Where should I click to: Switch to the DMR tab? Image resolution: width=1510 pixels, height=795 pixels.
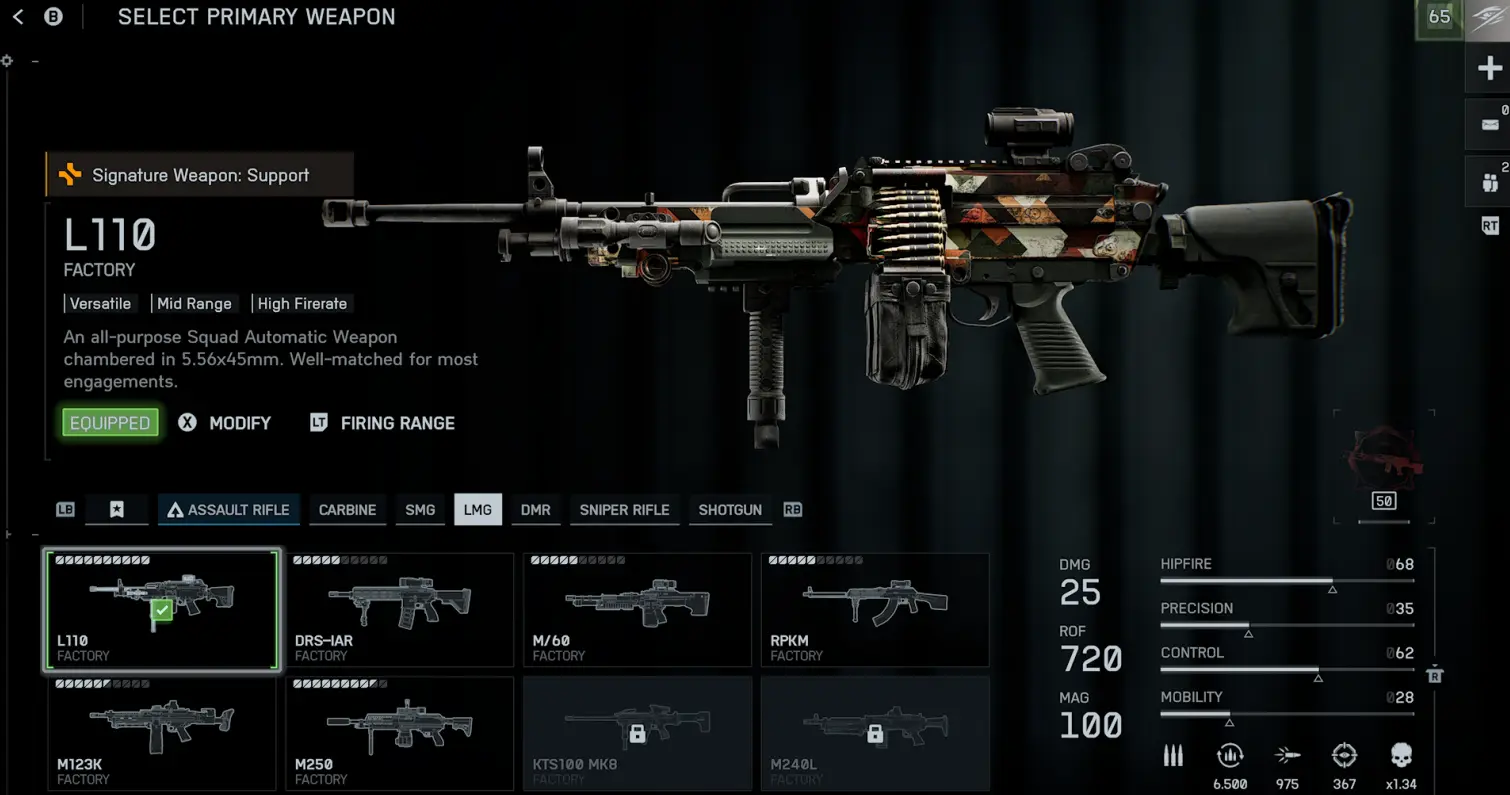pos(536,510)
